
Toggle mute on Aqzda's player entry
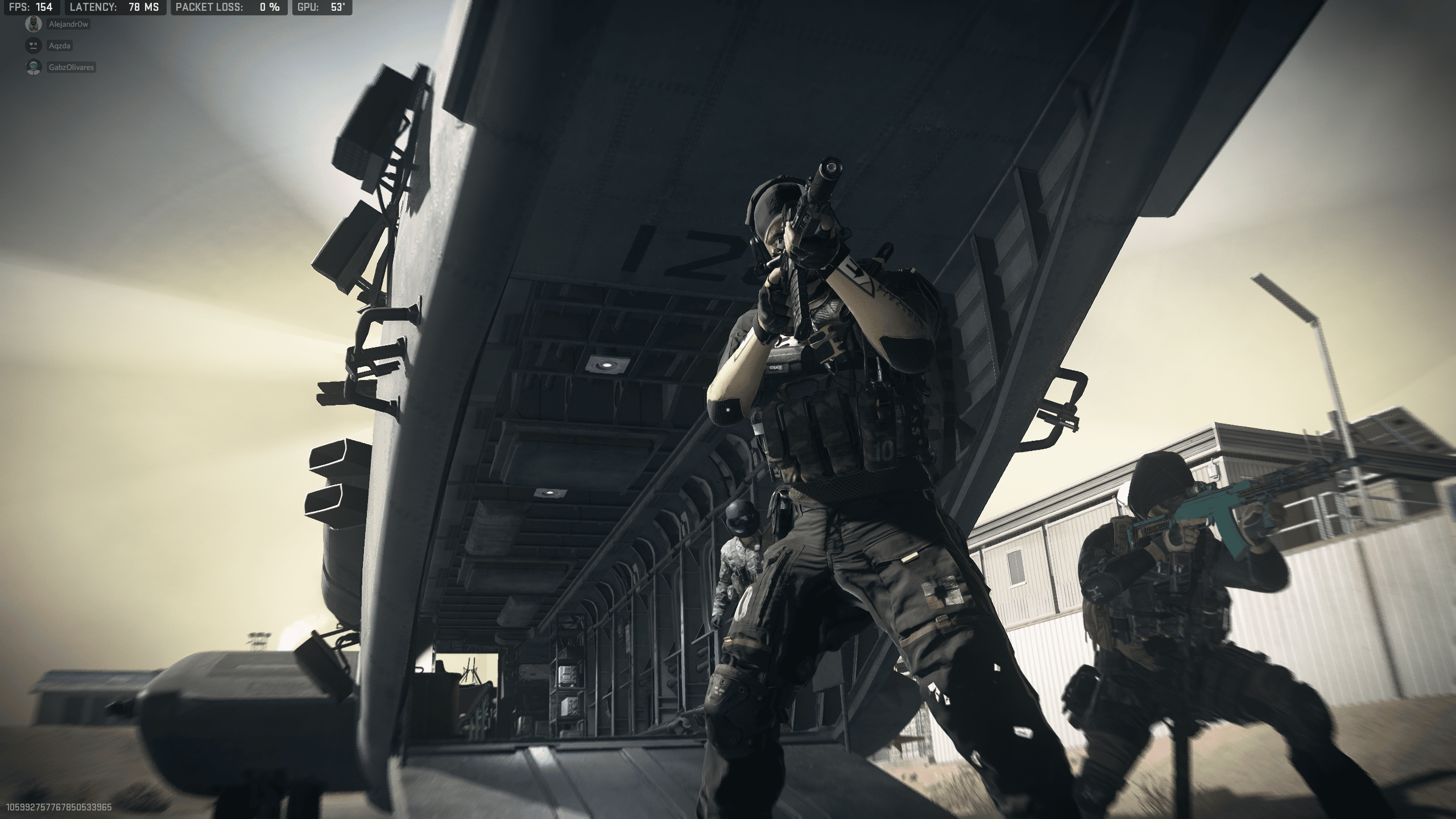[x=33, y=45]
